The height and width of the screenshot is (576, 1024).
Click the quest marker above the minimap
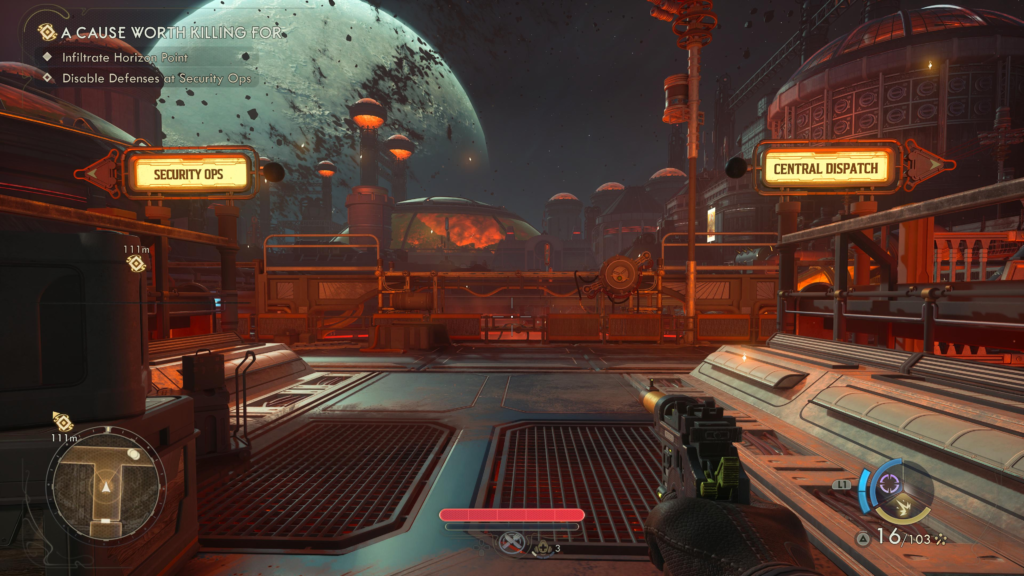[62, 421]
